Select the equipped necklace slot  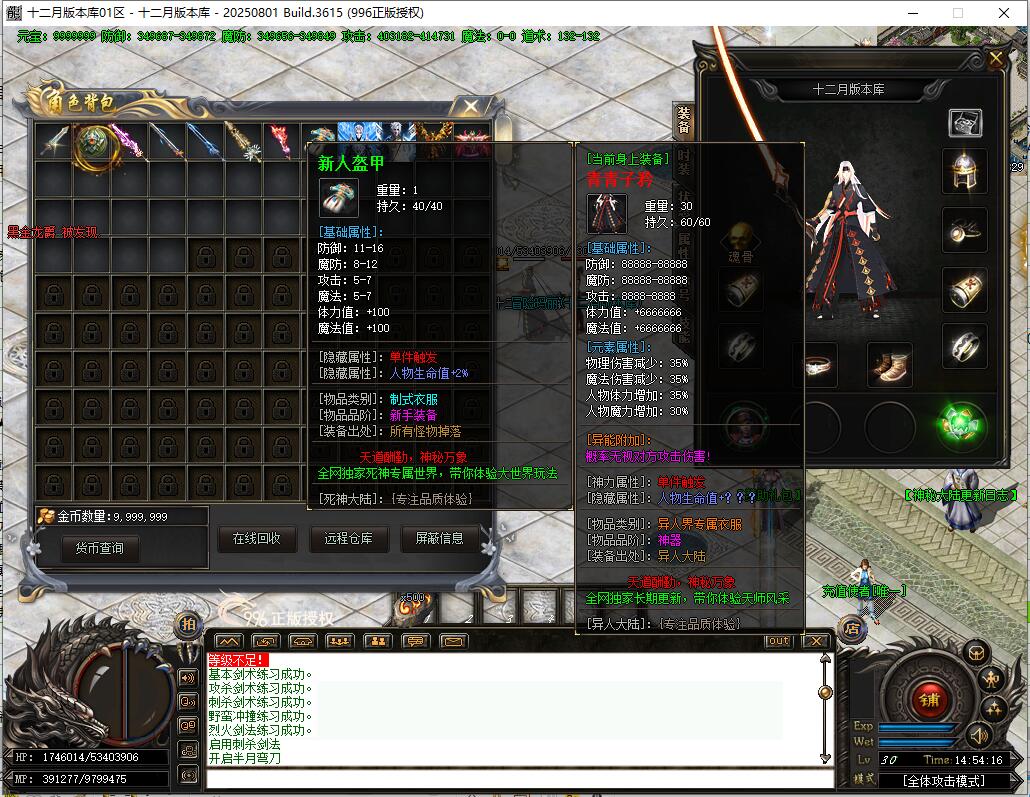point(964,230)
